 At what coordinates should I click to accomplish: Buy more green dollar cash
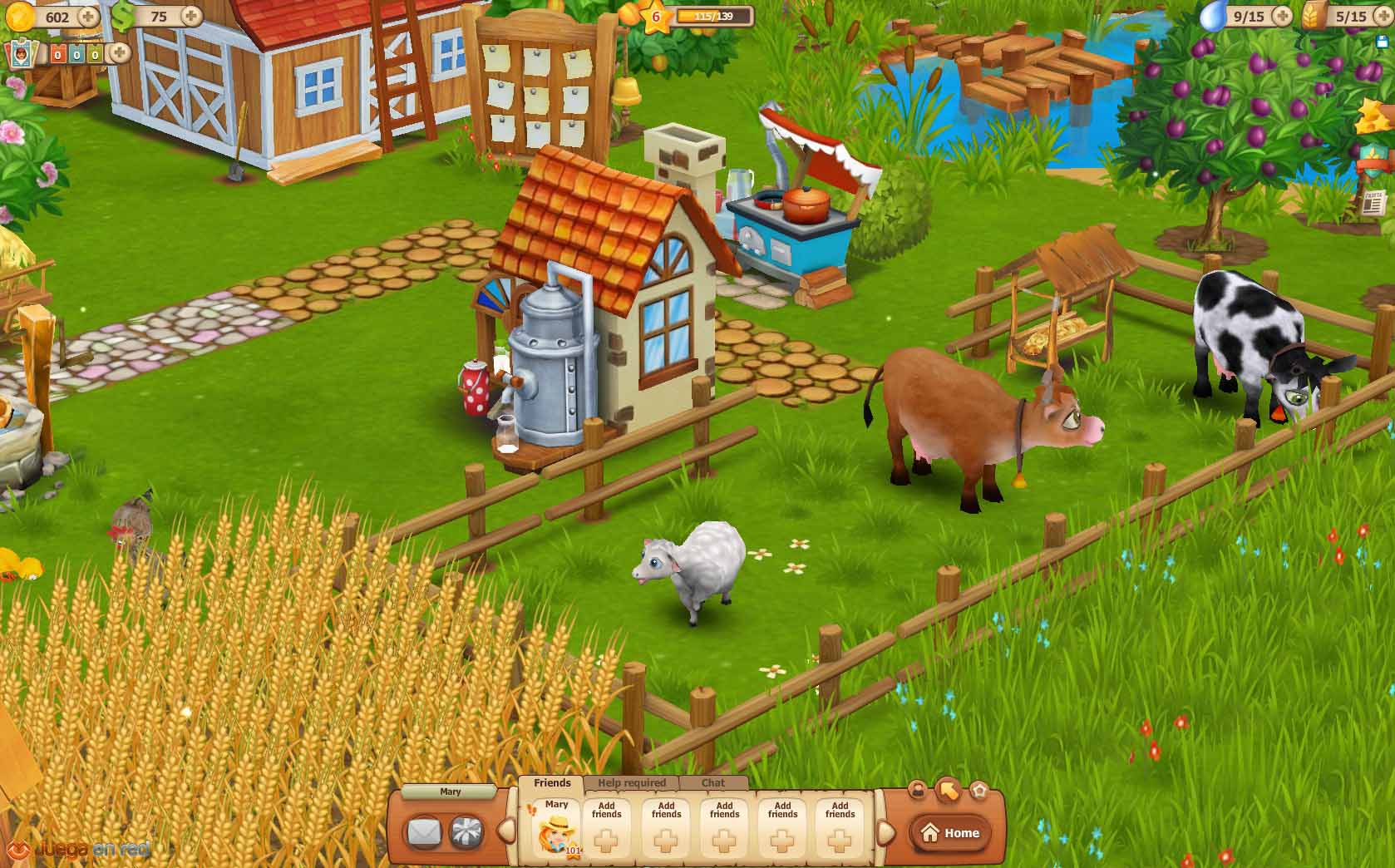191,16
